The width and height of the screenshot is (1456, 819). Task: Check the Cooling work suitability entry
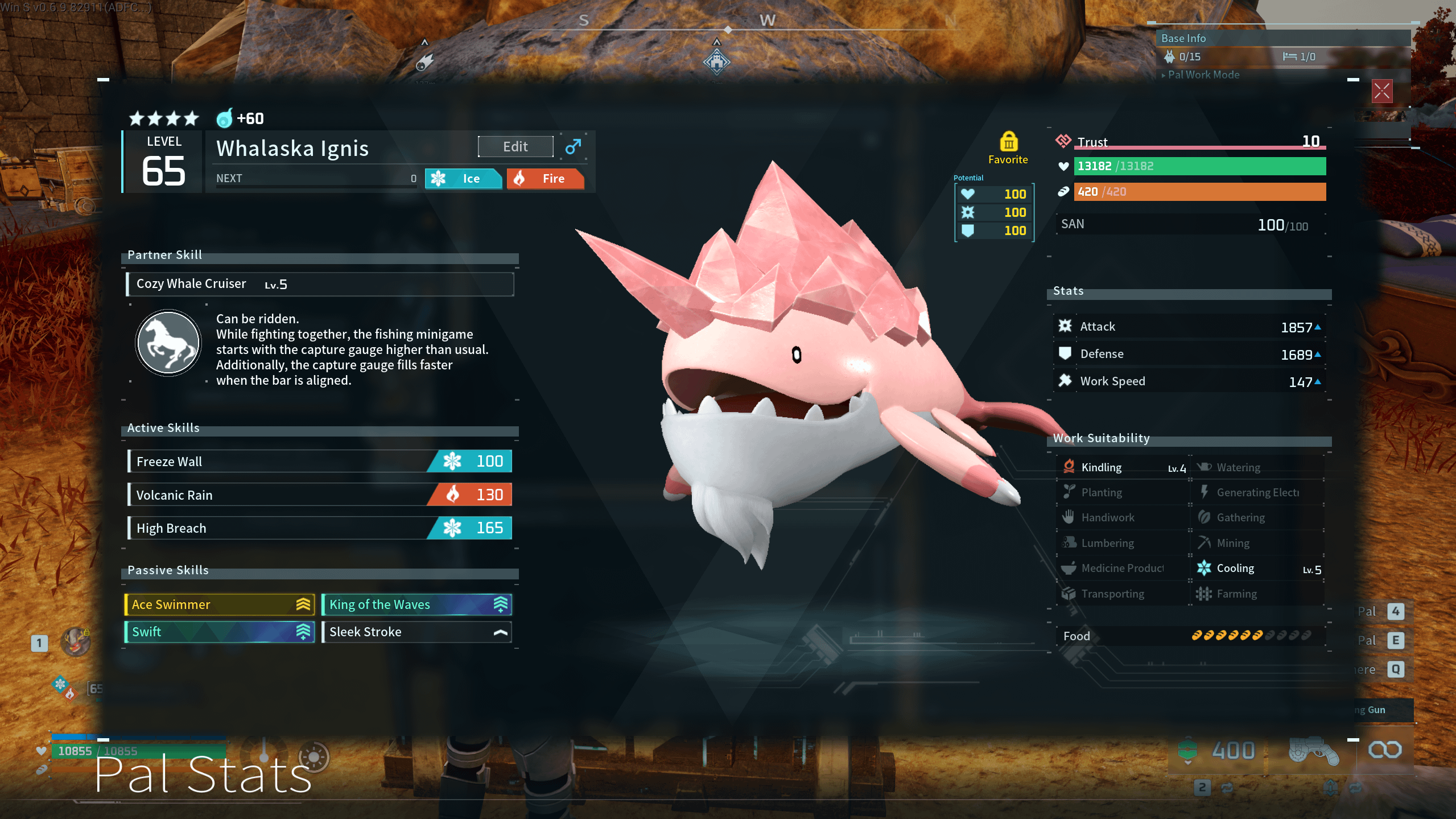point(1257,569)
